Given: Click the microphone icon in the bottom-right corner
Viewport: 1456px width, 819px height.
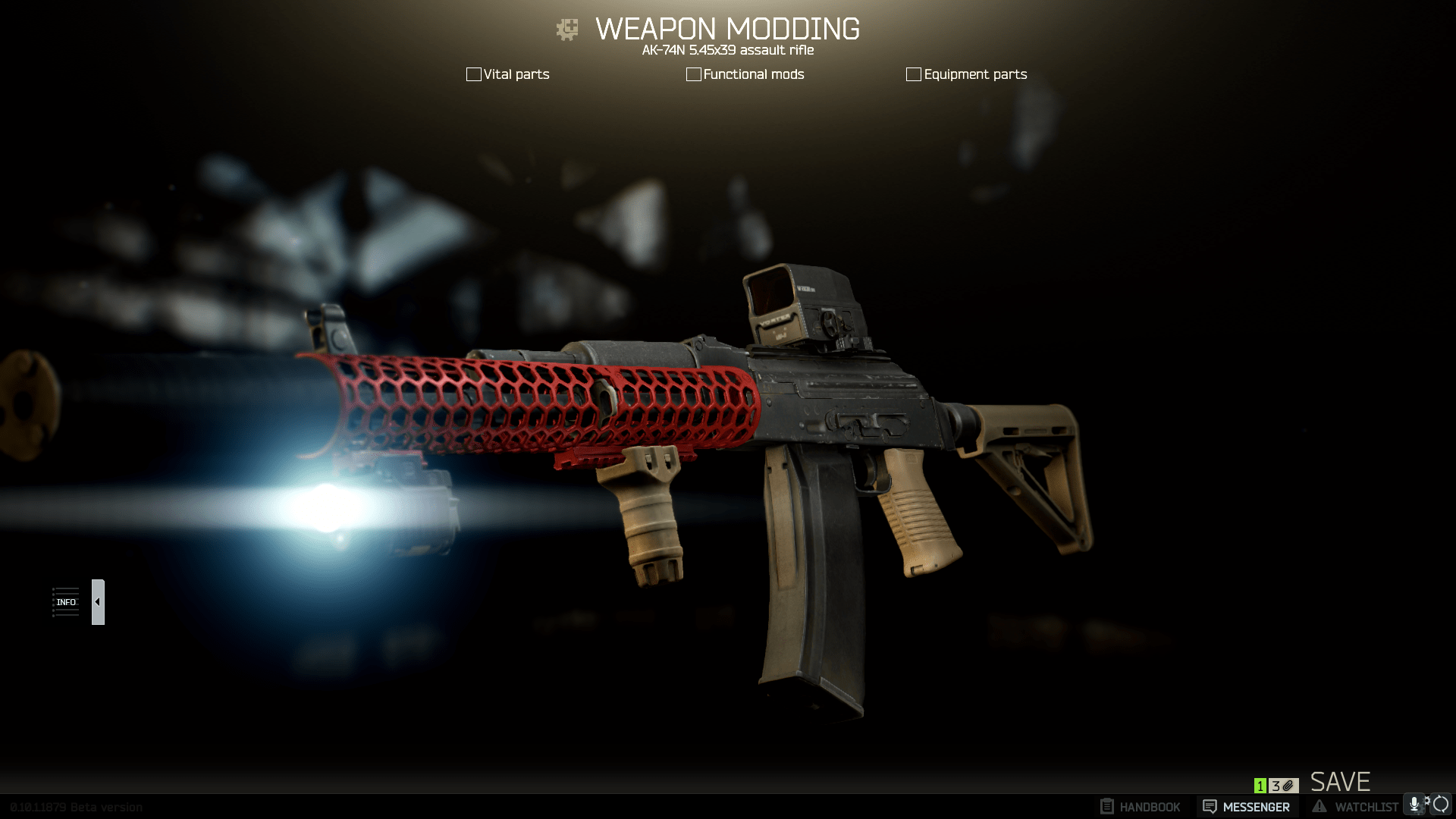Looking at the screenshot, I should click(1414, 804).
